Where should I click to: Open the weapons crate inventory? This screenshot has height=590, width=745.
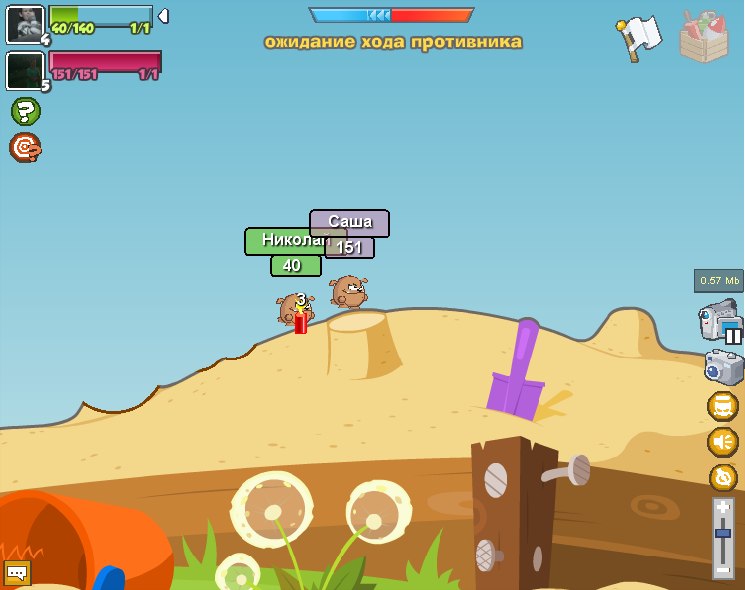(x=704, y=38)
